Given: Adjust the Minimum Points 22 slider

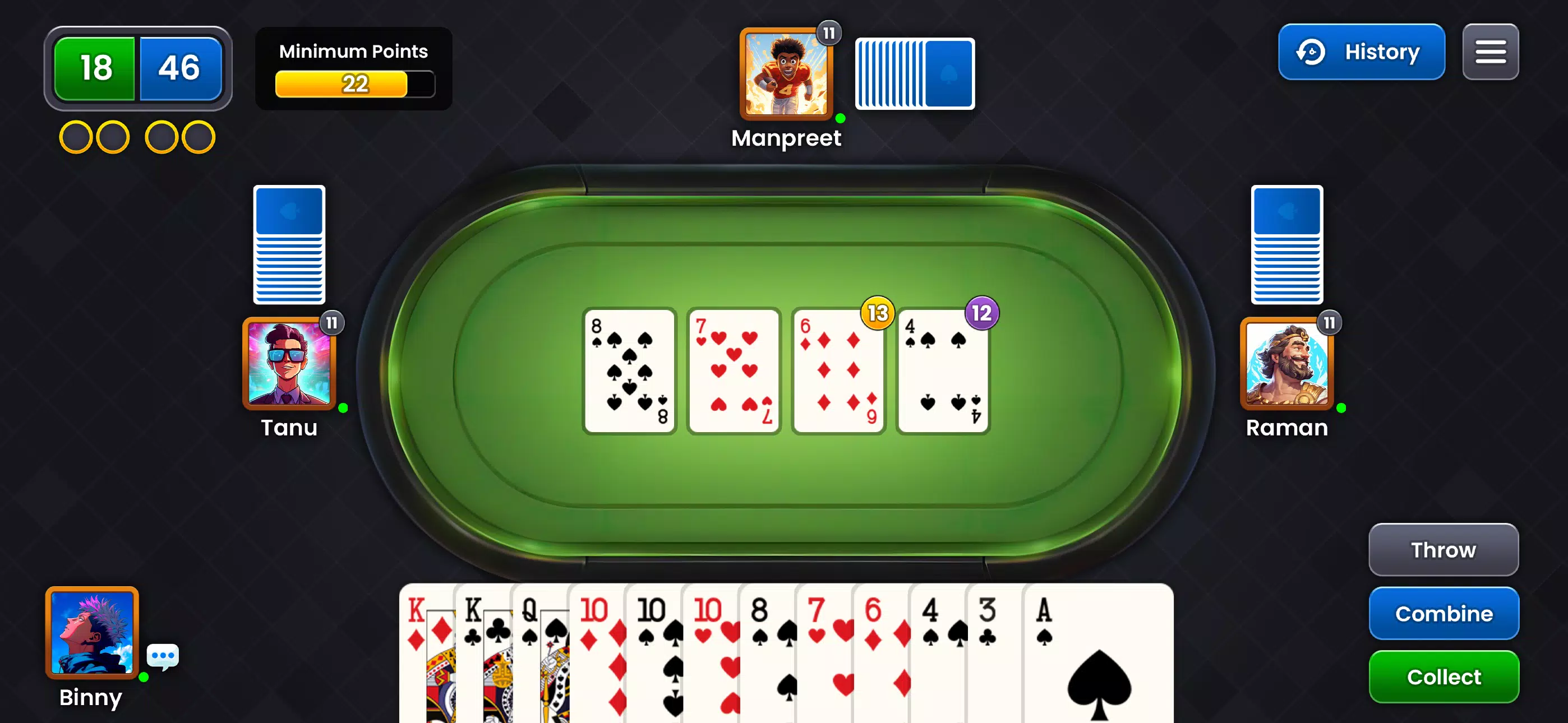Looking at the screenshot, I should [x=356, y=85].
